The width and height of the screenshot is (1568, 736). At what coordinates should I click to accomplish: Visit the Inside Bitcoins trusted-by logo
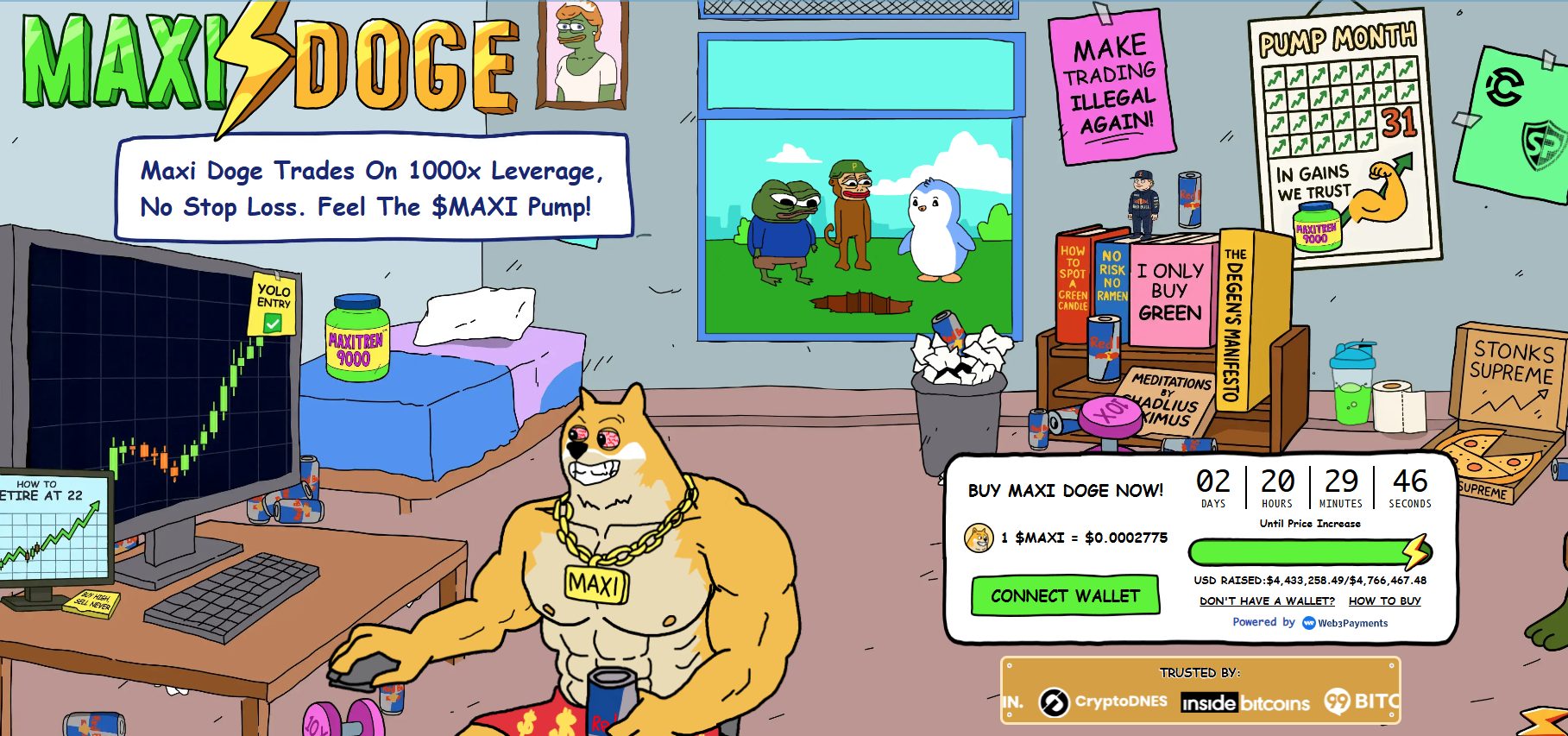1245,703
